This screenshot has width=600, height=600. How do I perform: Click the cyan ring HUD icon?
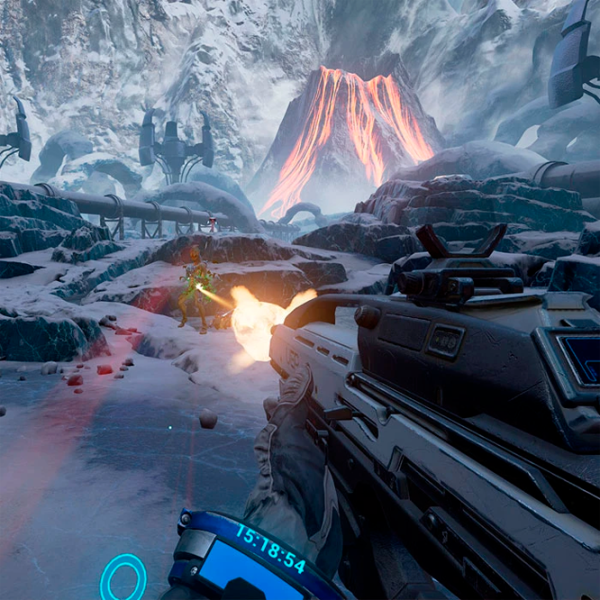click(123, 578)
